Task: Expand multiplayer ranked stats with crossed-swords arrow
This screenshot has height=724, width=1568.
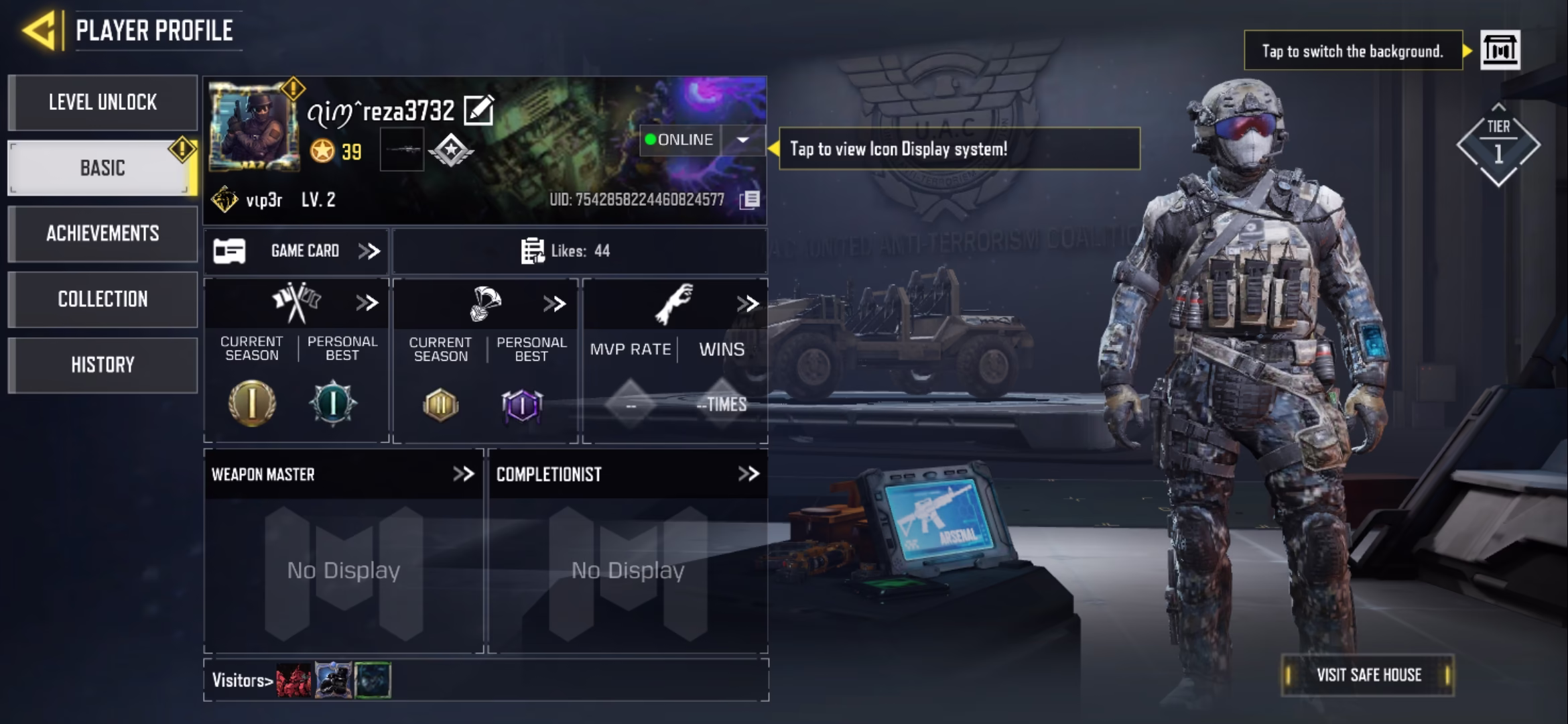Action: tap(367, 303)
